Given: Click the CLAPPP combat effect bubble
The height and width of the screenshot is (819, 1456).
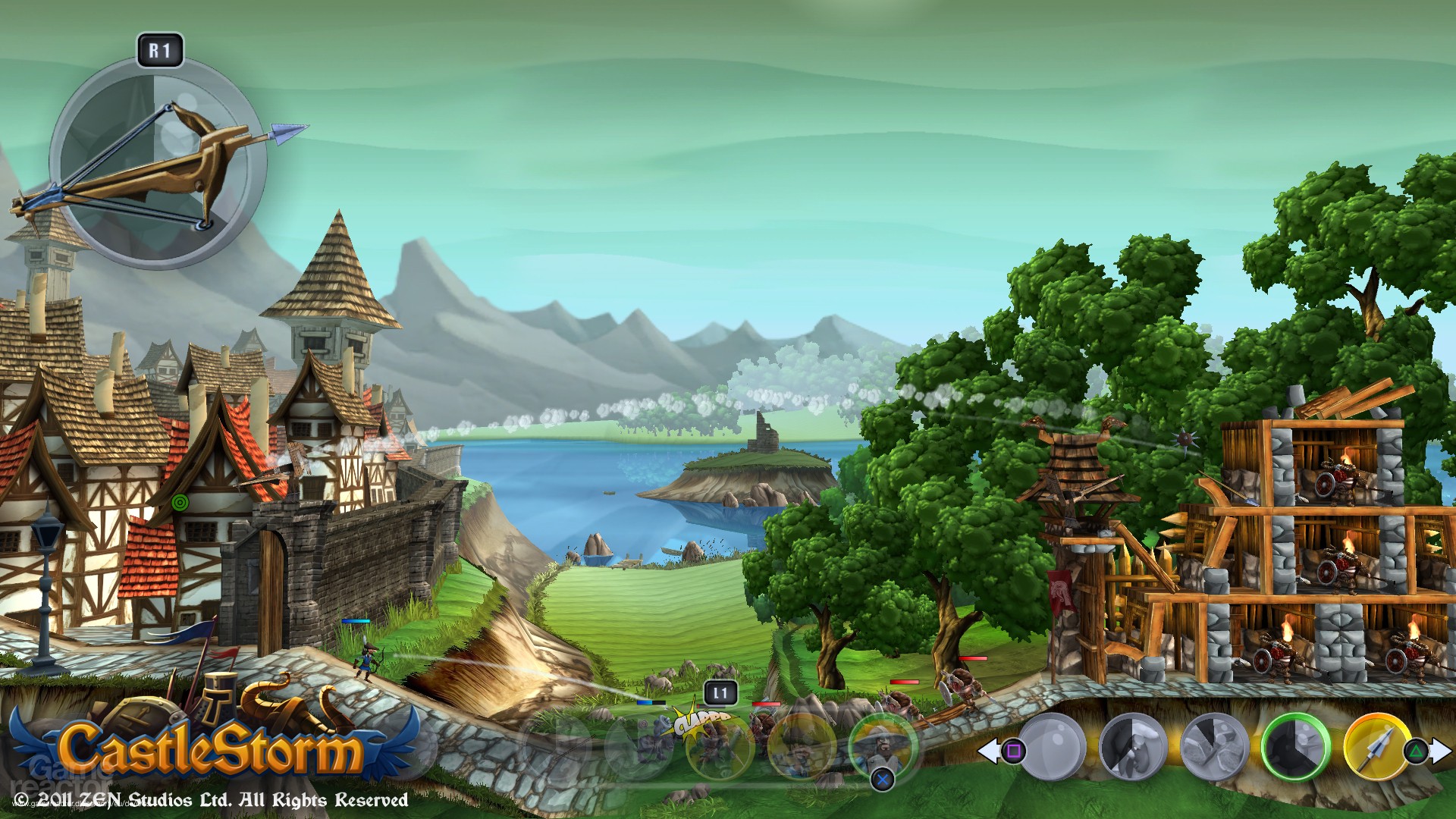Looking at the screenshot, I should click(x=701, y=720).
